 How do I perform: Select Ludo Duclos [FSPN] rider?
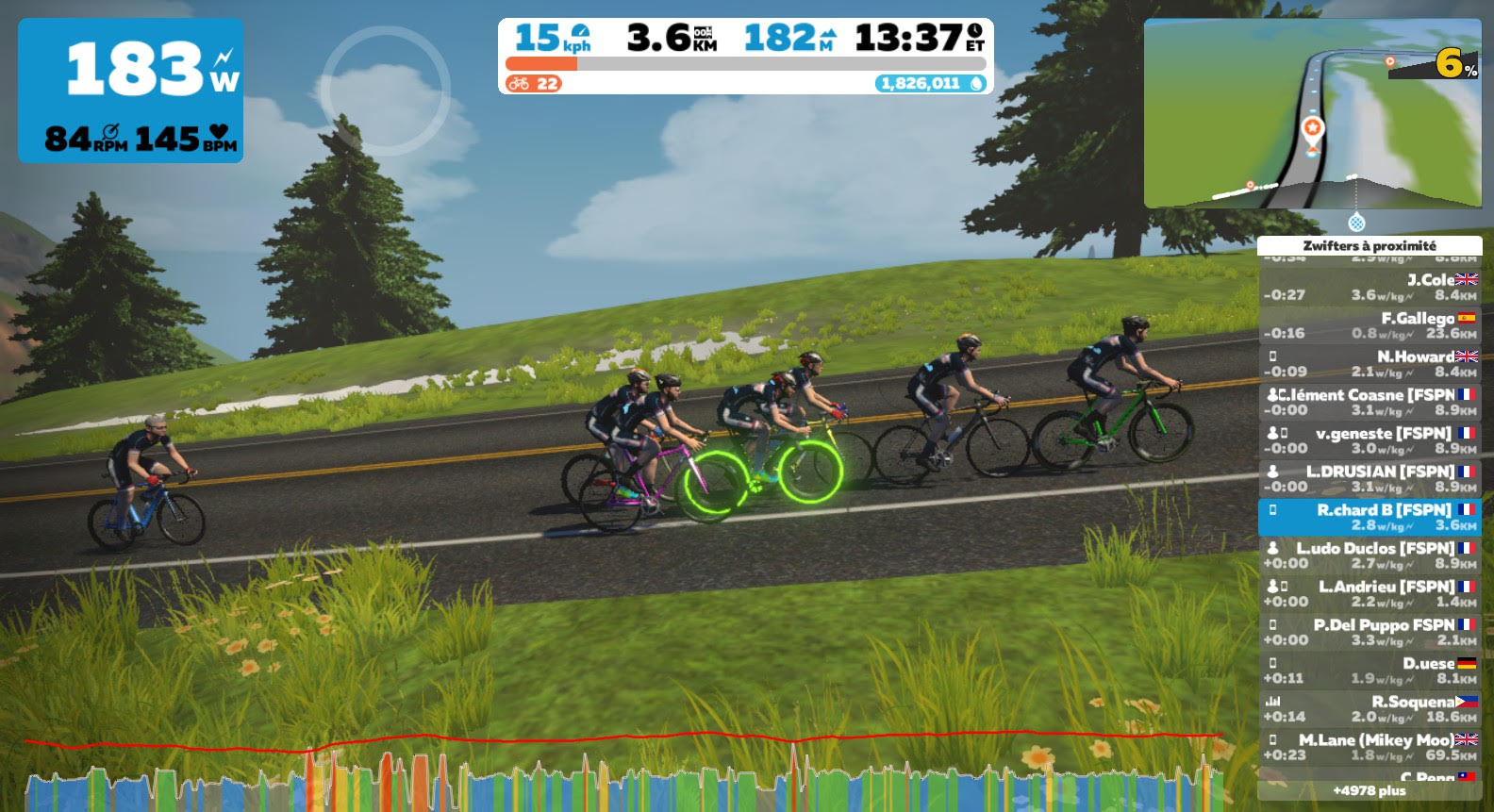coord(1369,555)
